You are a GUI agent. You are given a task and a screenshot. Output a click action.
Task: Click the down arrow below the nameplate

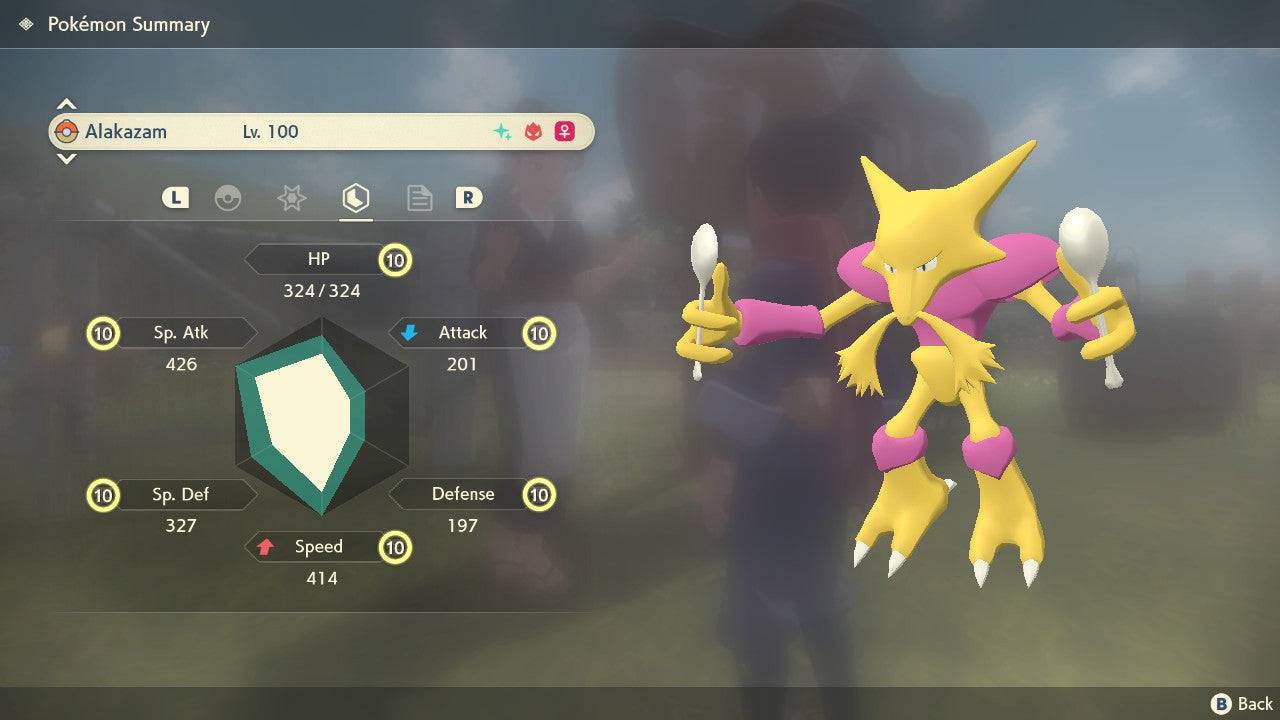[x=66, y=158]
